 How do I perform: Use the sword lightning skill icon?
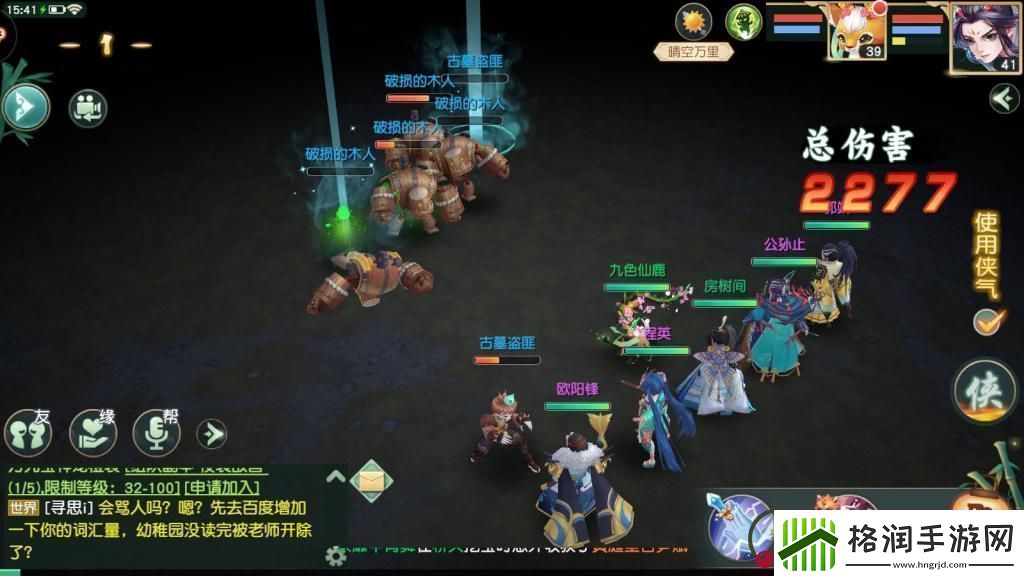coord(739,524)
